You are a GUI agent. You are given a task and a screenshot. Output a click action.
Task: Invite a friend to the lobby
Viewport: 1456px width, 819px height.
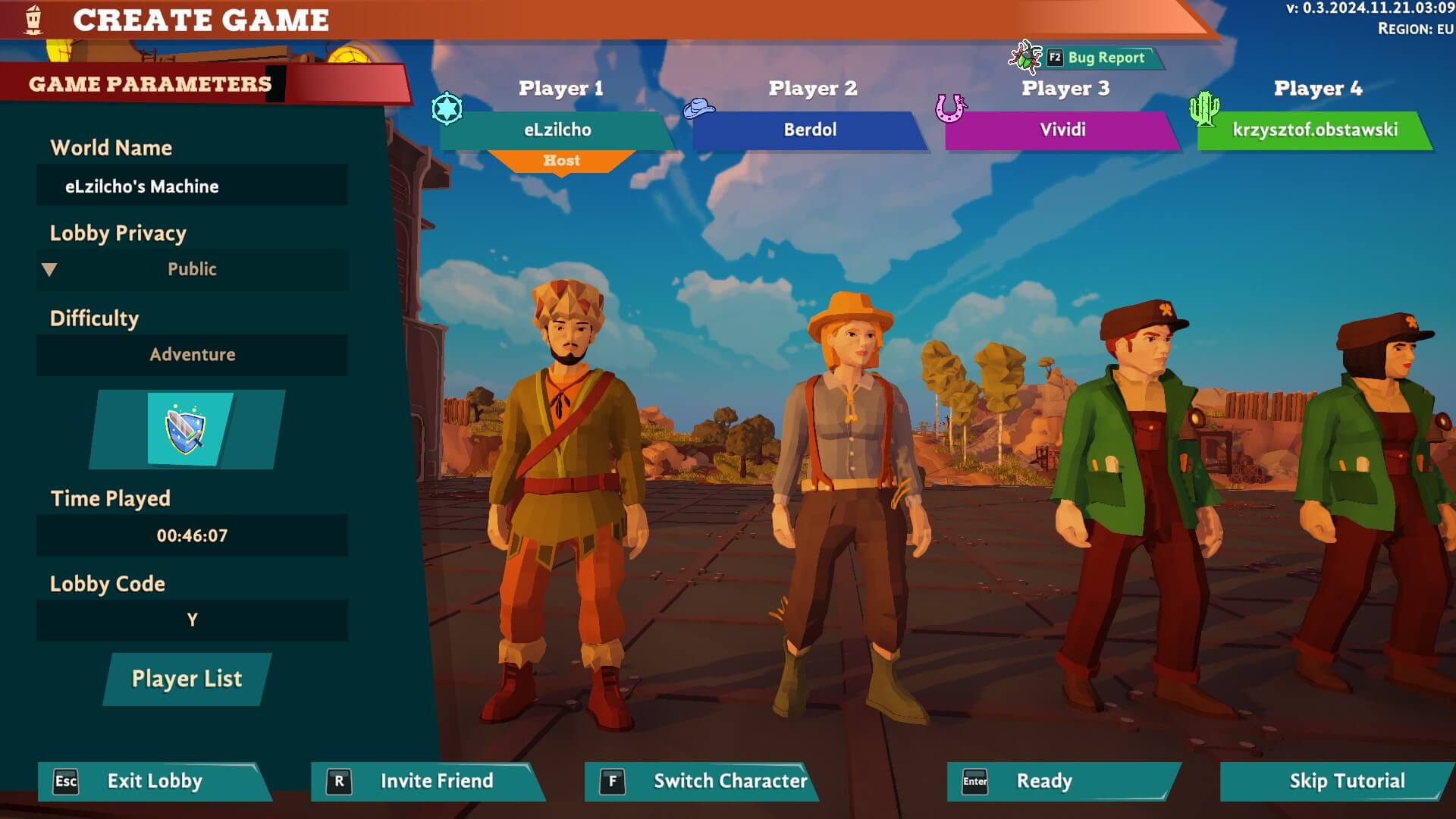428,781
